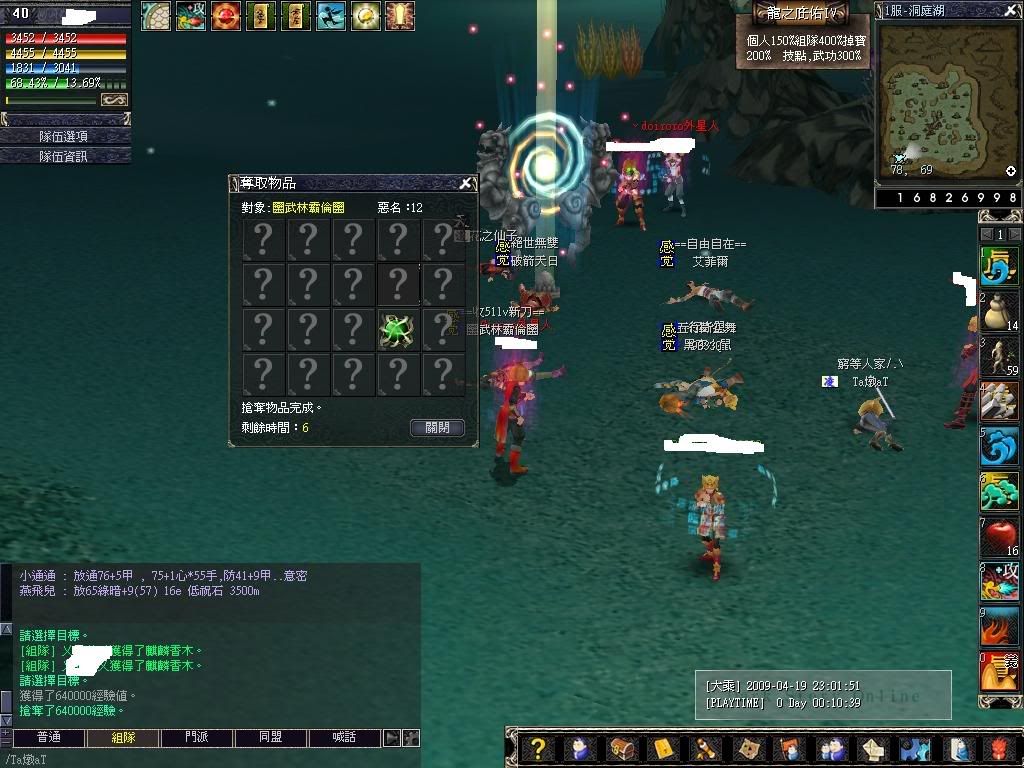Click the 關閉 button in the loot window
1024x768 pixels.
click(x=437, y=427)
